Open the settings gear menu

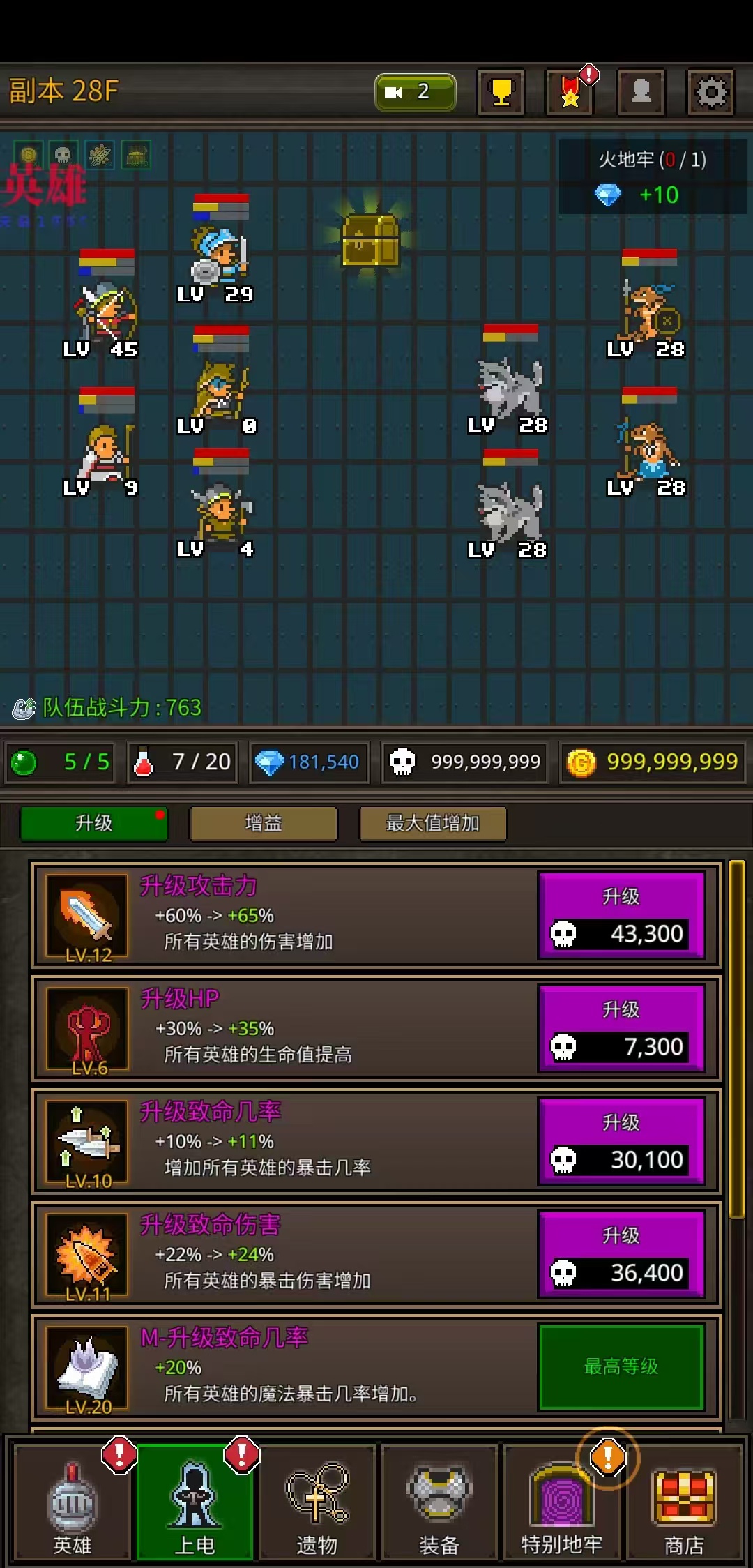[x=710, y=91]
